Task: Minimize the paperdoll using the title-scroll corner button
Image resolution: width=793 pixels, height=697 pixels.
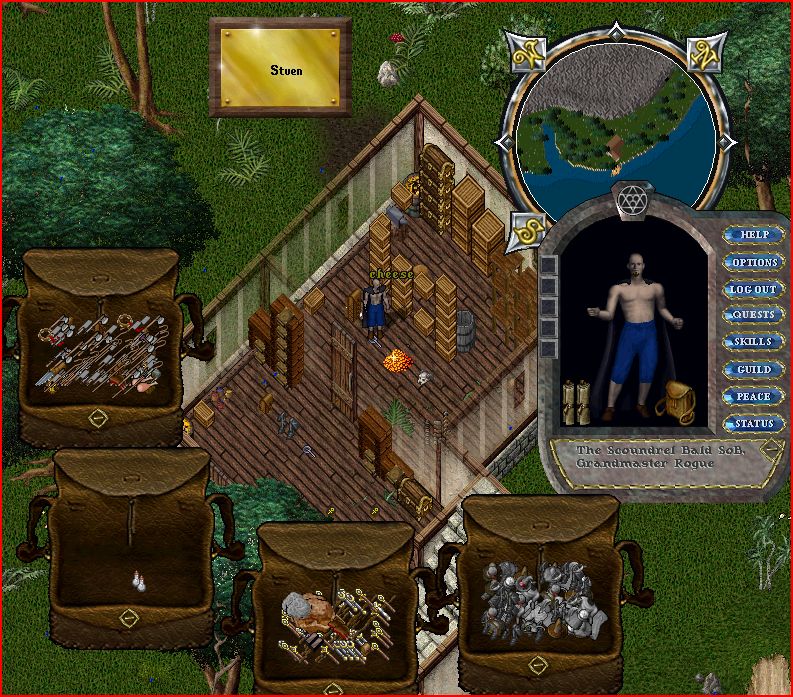Action: (769, 449)
